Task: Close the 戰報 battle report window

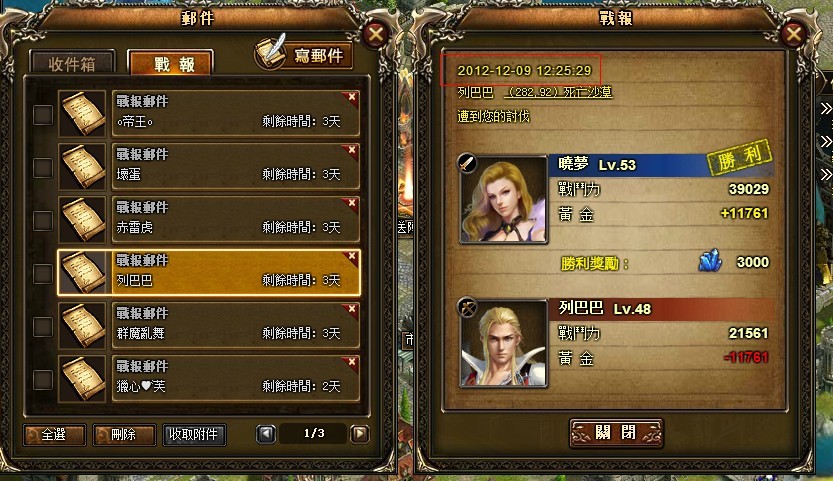Action: click(794, 33)
